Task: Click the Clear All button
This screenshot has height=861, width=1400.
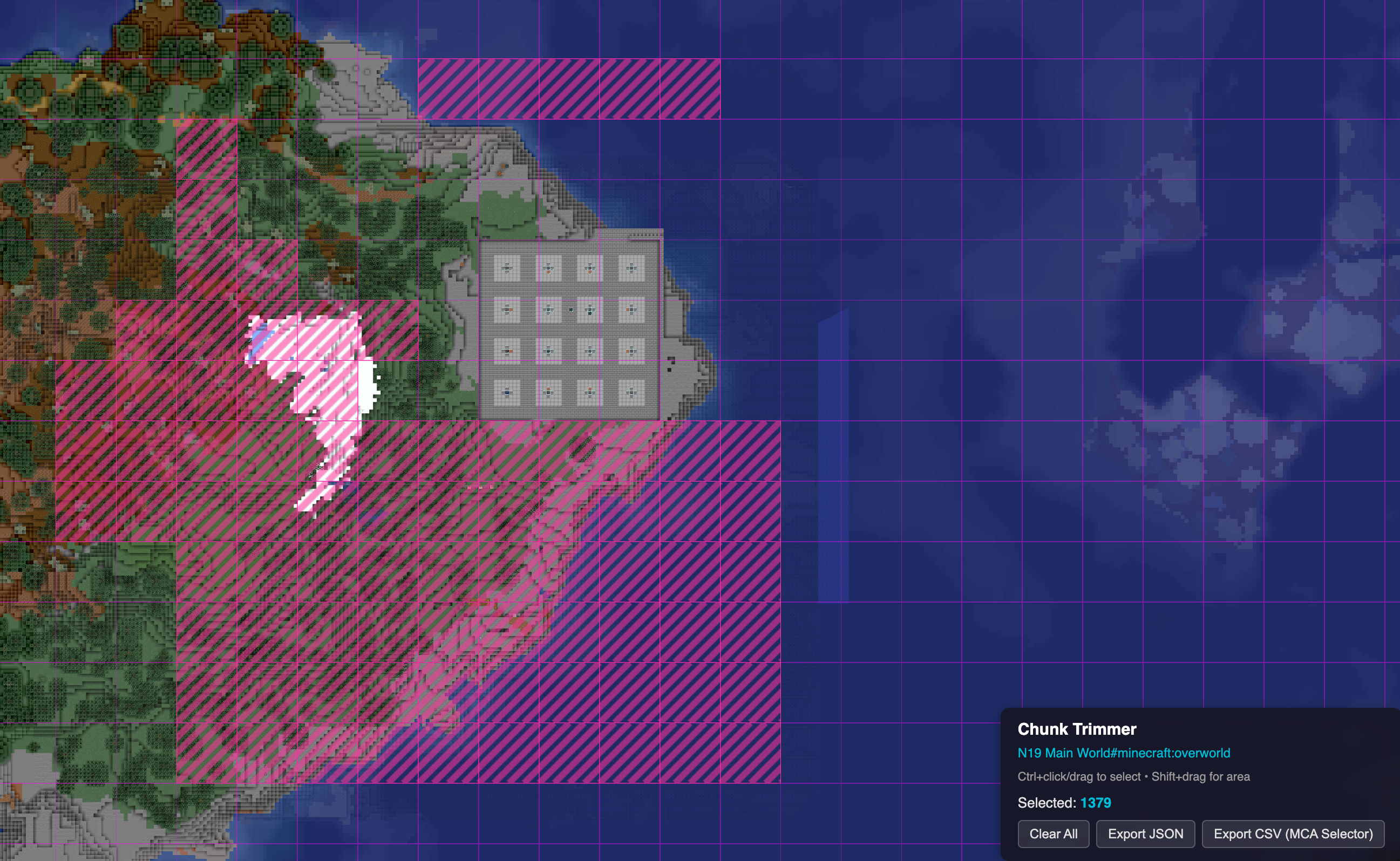Action: (1053, 833)
